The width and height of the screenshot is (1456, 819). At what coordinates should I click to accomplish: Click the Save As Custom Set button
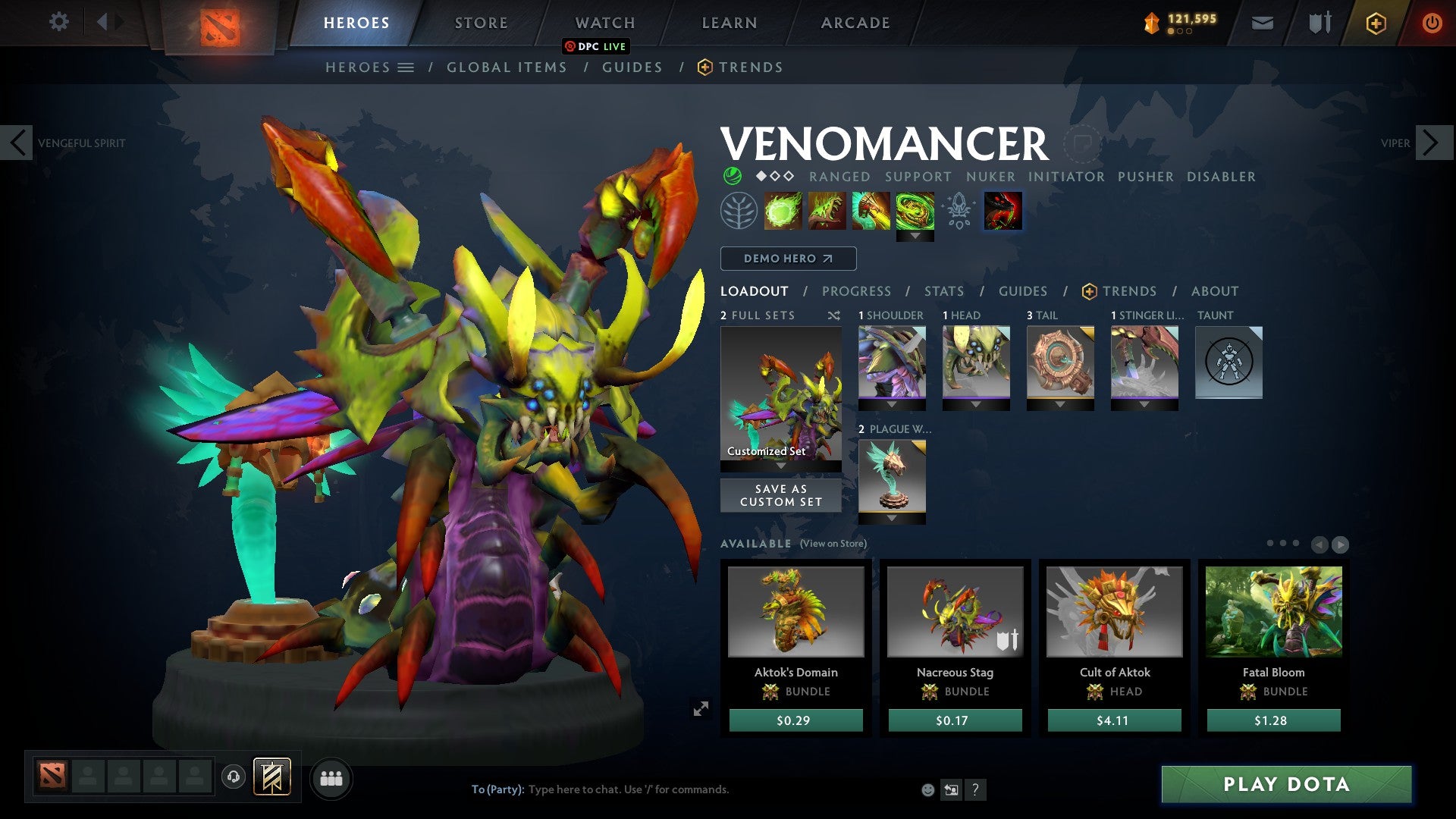[780, 494]
